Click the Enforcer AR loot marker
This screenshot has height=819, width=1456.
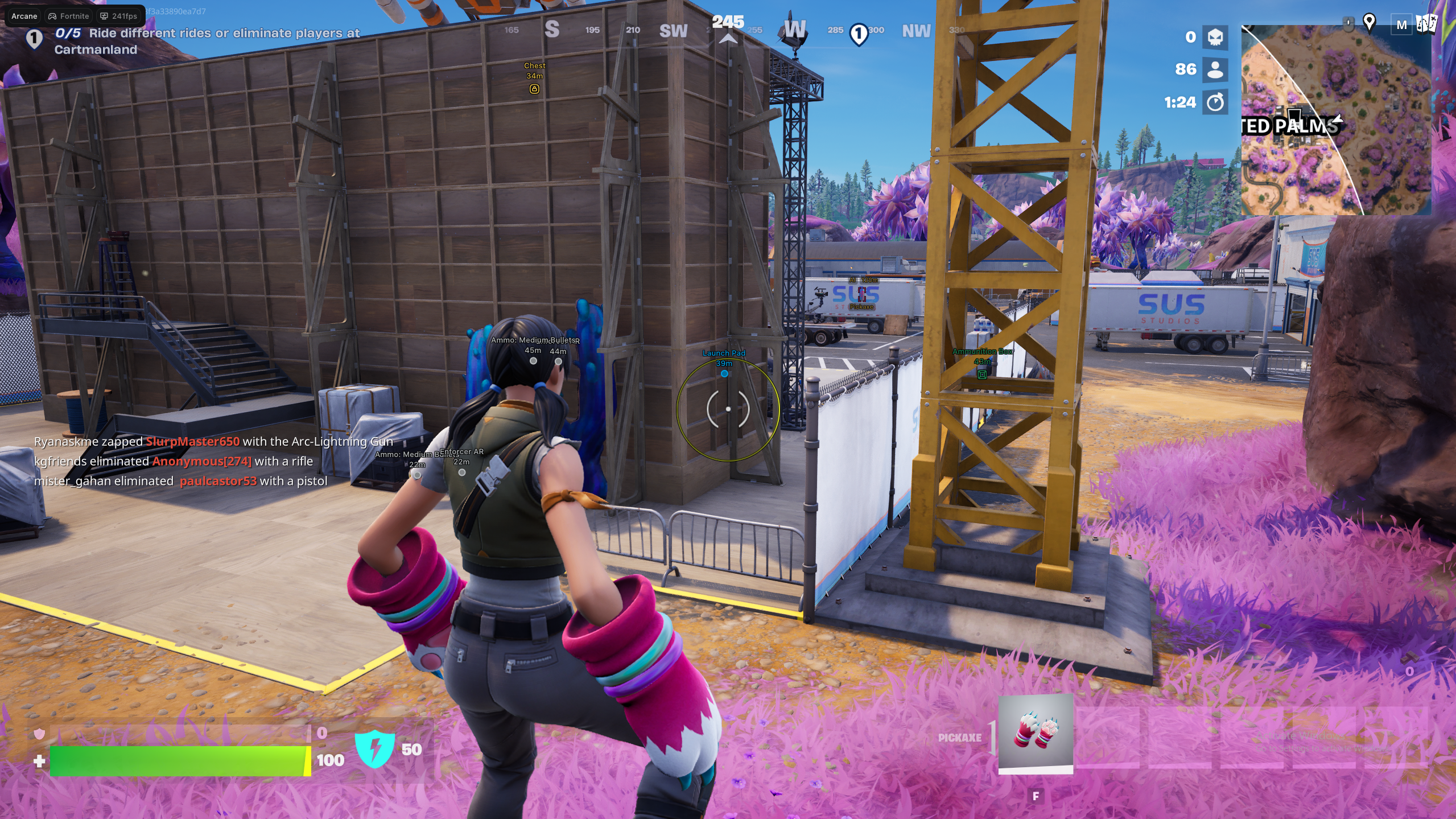pos(462,472)
